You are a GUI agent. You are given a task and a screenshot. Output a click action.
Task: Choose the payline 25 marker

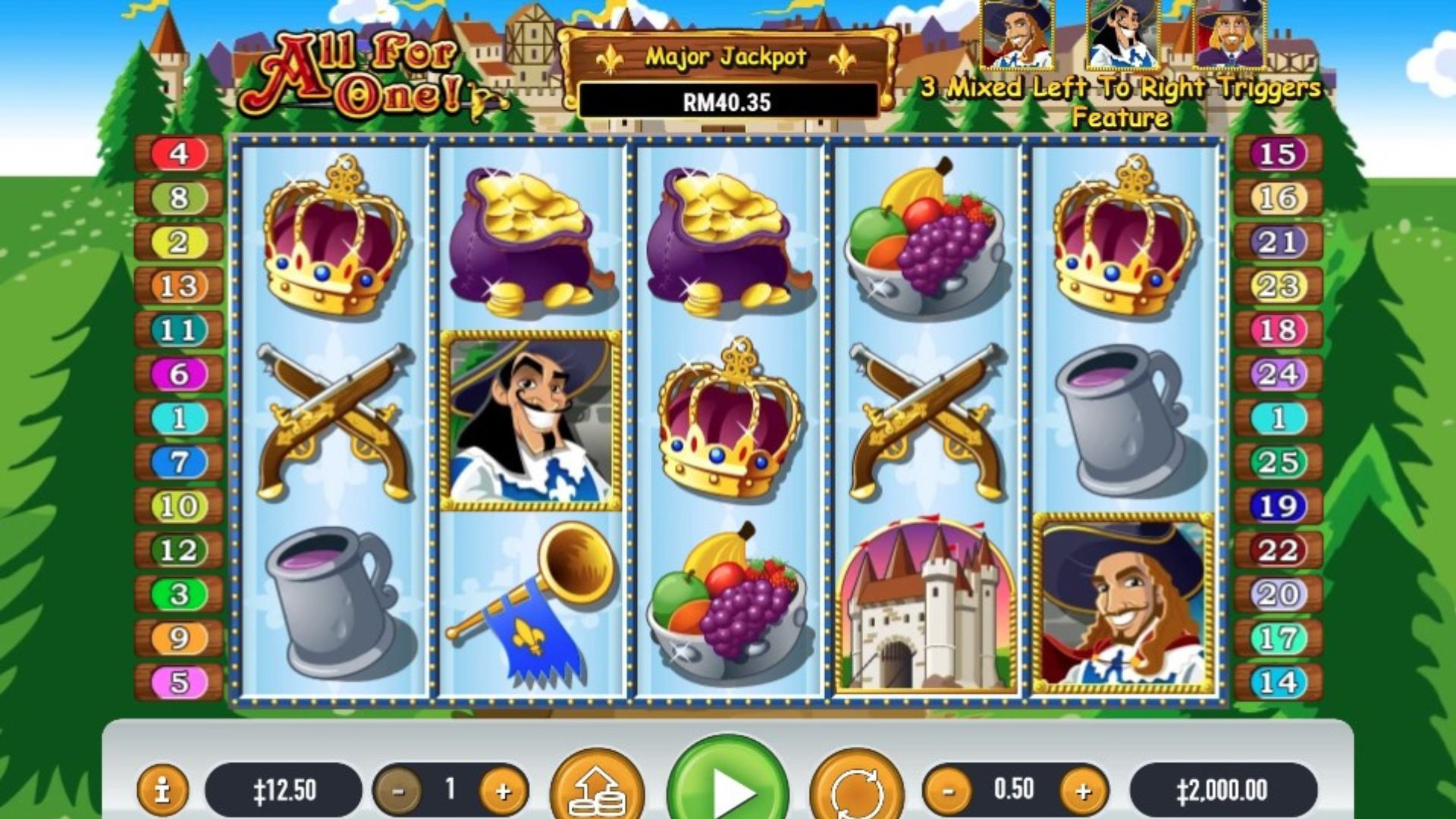[1279, 462]
